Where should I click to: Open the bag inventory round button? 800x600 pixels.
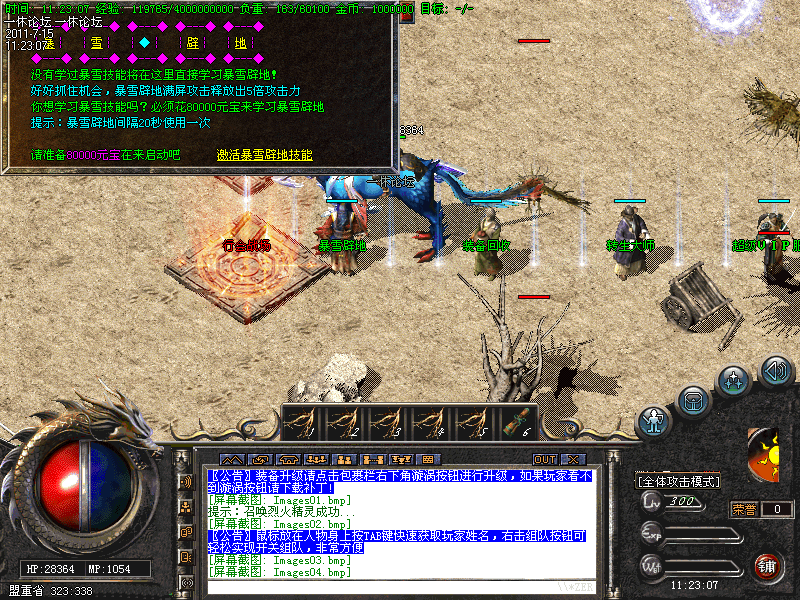point(693,401)
